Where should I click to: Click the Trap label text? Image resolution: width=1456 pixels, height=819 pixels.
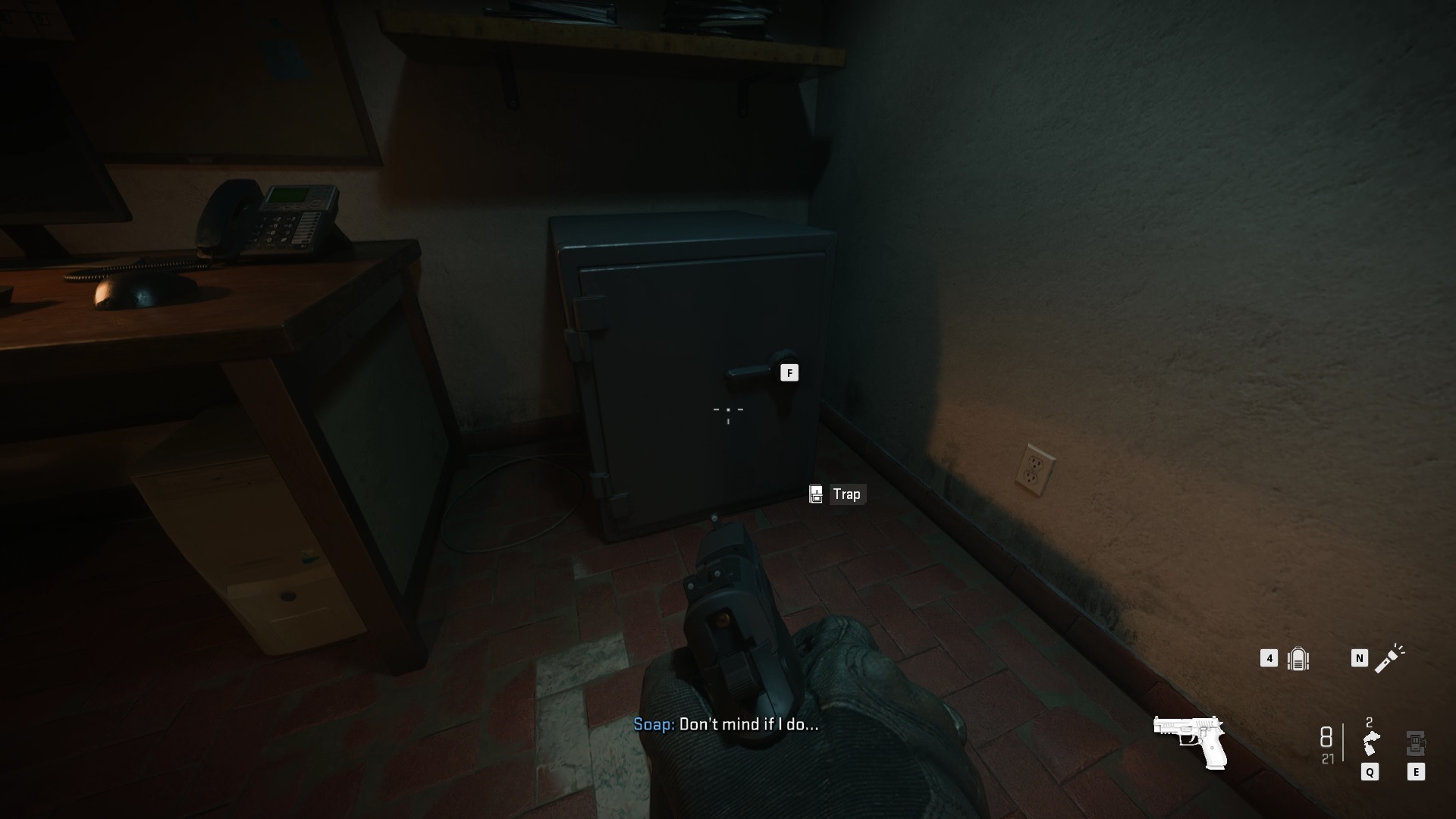(847, 494)
